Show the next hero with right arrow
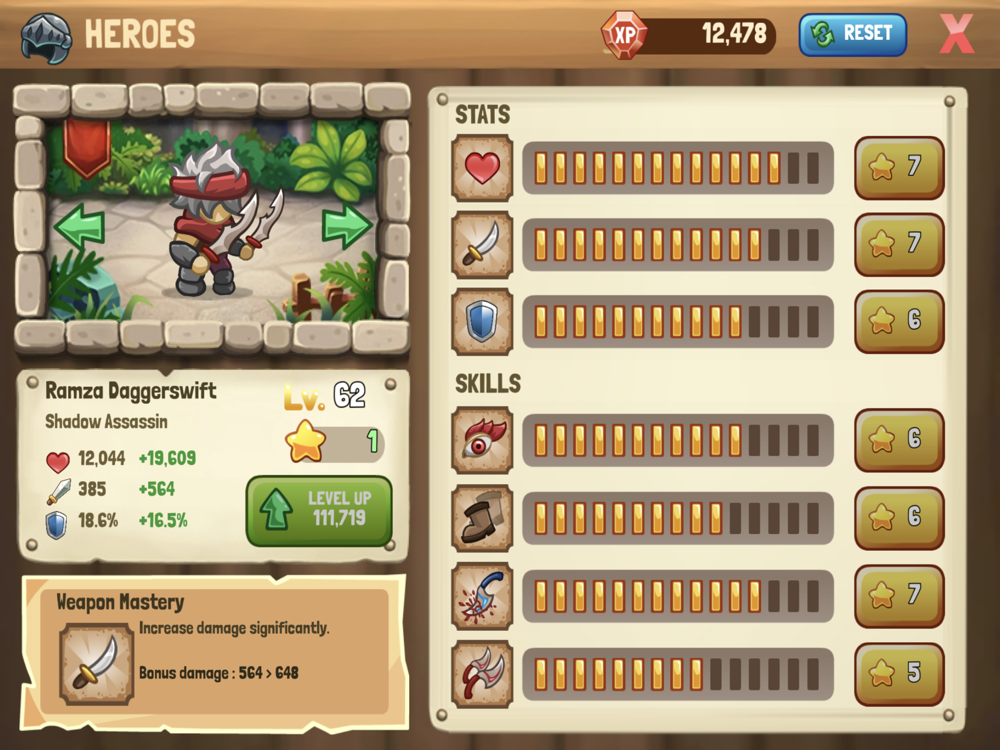 [x=347, y=226]
